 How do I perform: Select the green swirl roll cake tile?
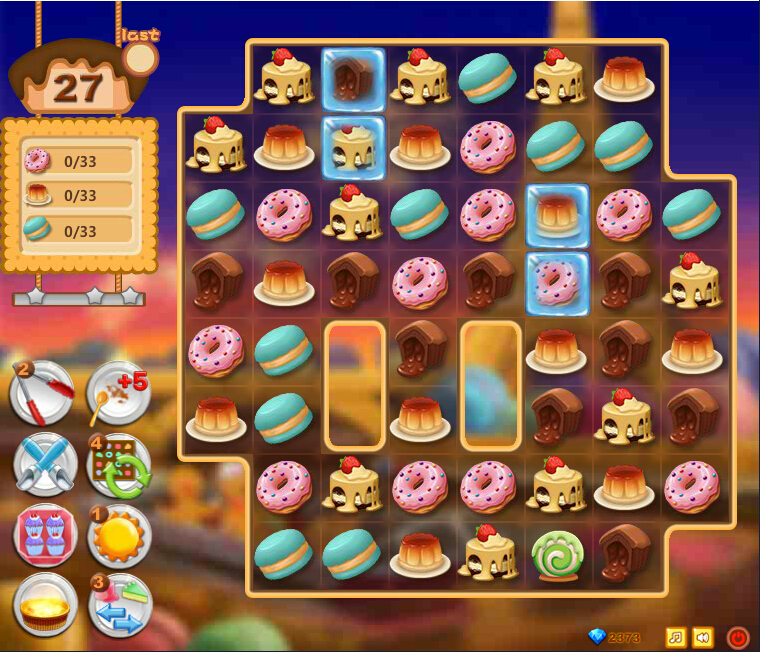tap(557, 555)
